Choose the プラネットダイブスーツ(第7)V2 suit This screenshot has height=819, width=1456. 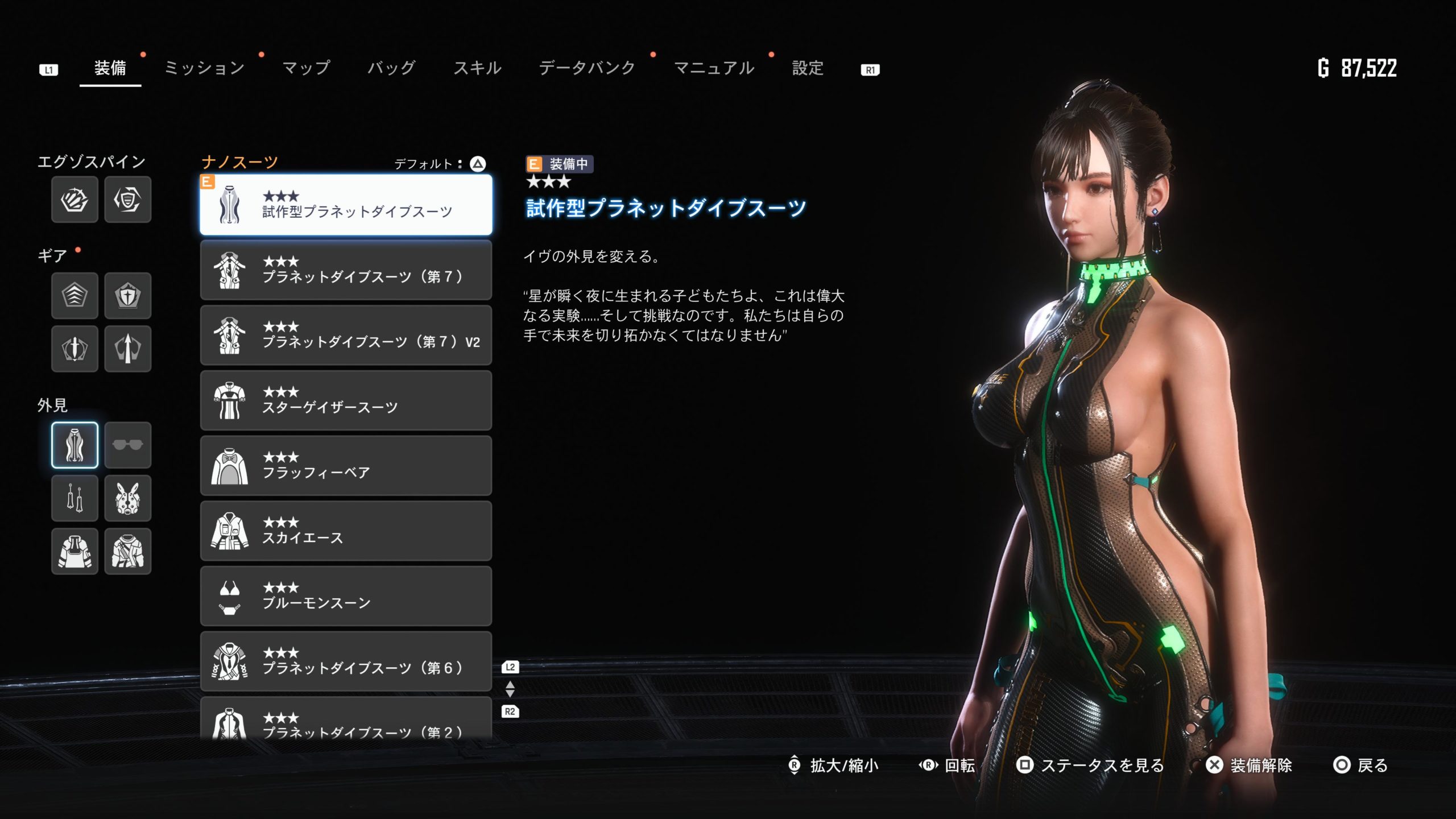point(346,335)
